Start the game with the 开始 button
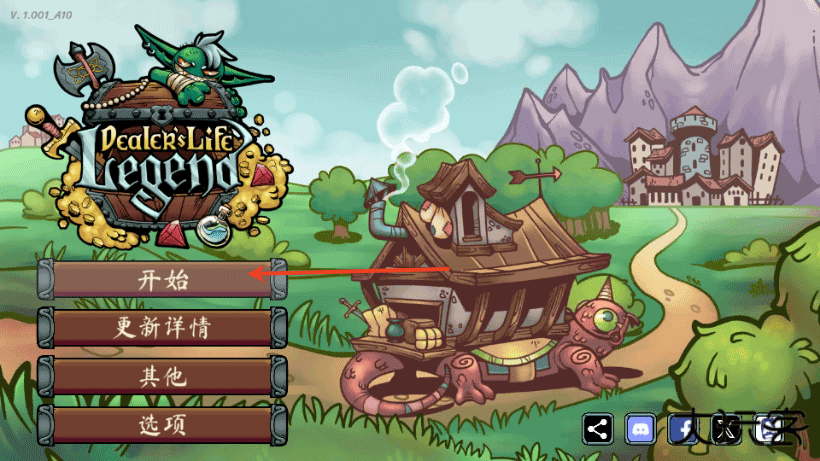This screenshot has width=820, height=461. tap(162, 279)
